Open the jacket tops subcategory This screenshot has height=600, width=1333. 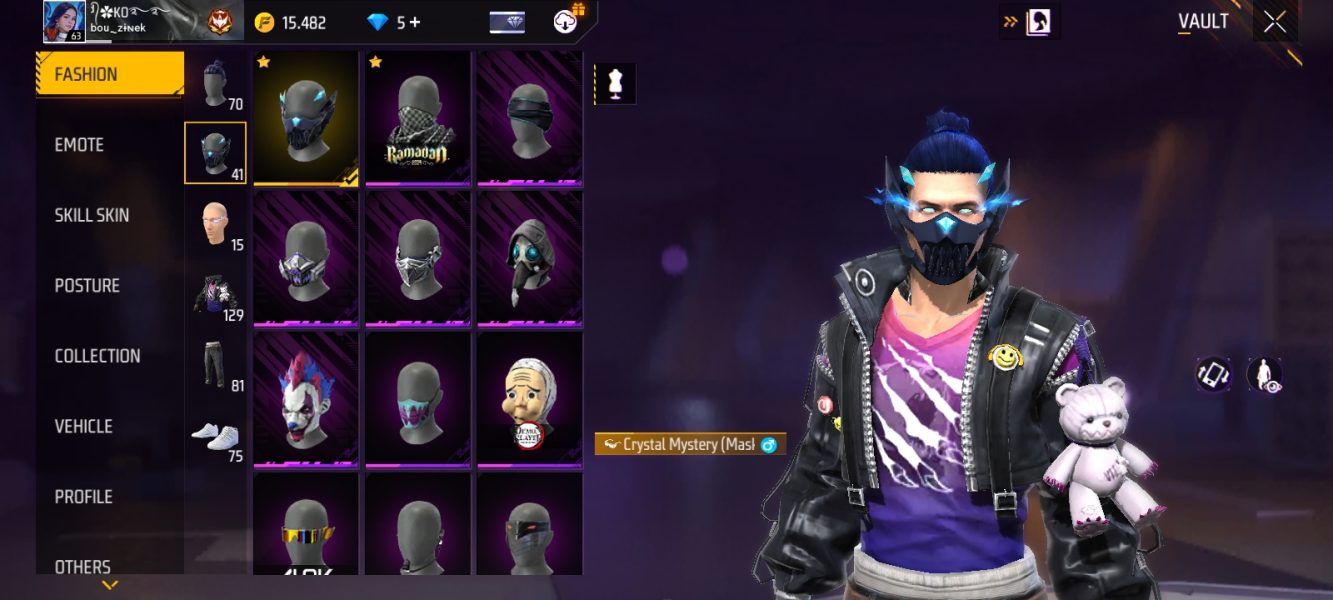pos(216,296)
